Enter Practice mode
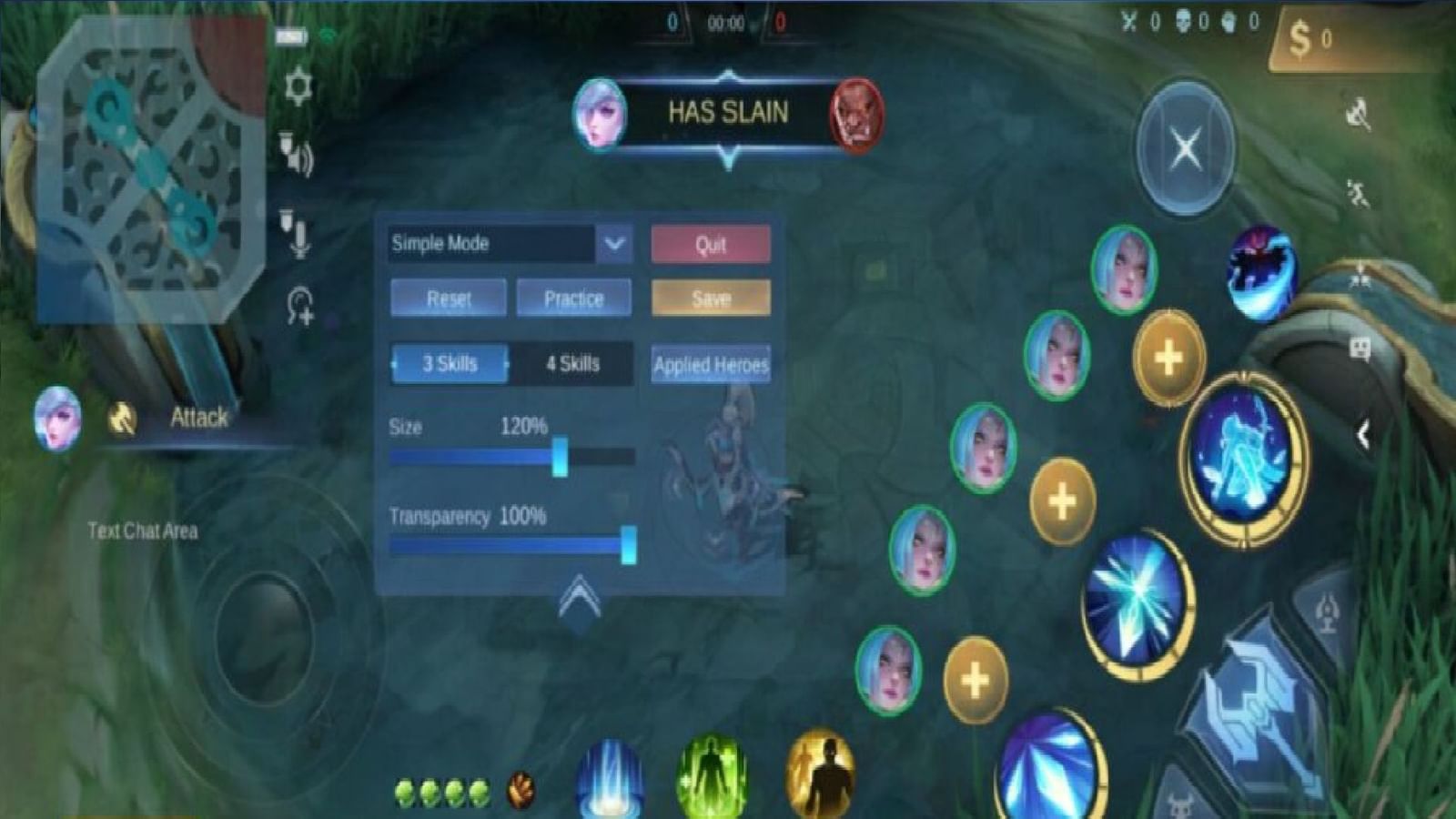 point(573,298)
